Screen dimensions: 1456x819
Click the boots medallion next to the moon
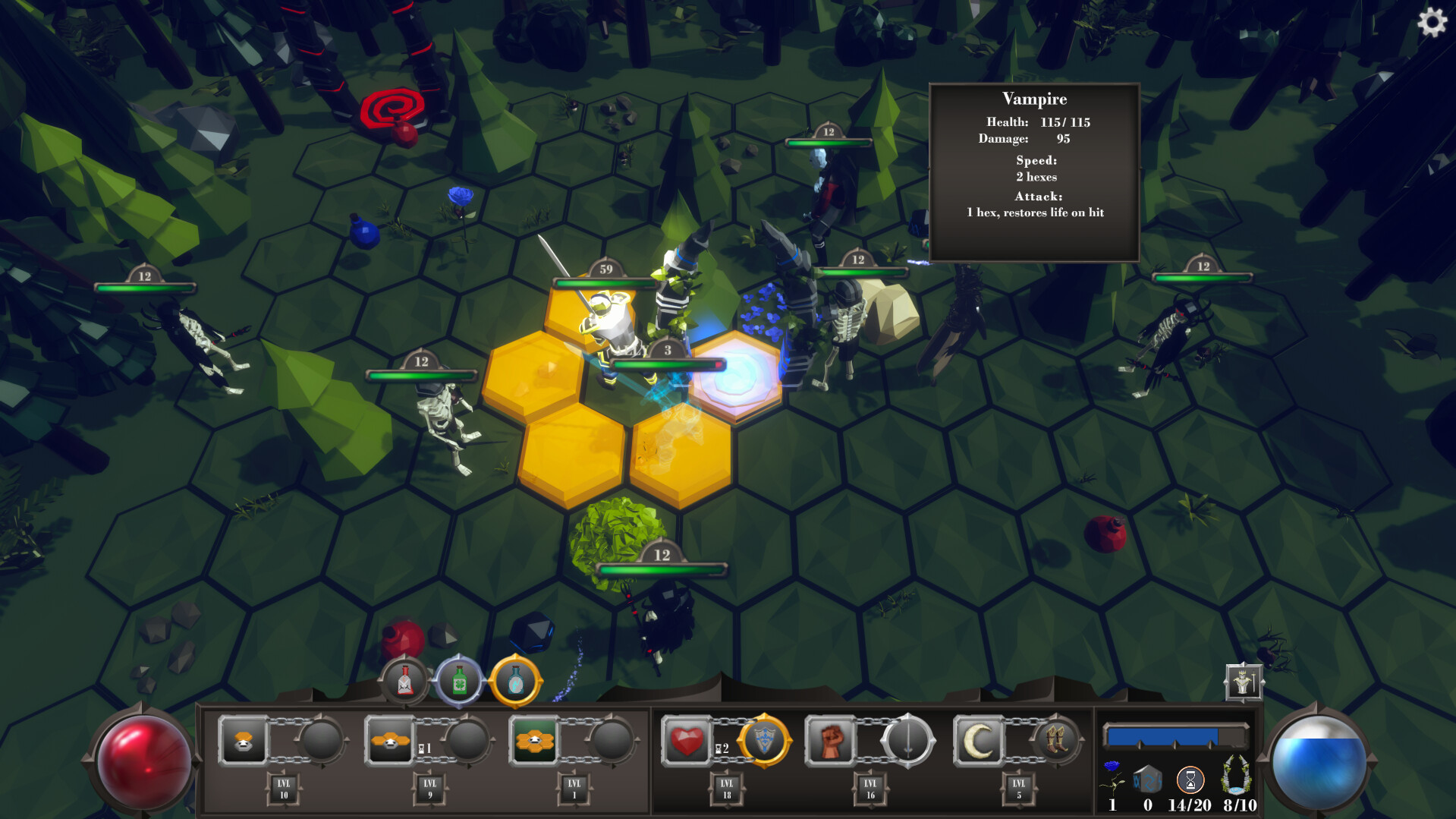pos(1057,742)
